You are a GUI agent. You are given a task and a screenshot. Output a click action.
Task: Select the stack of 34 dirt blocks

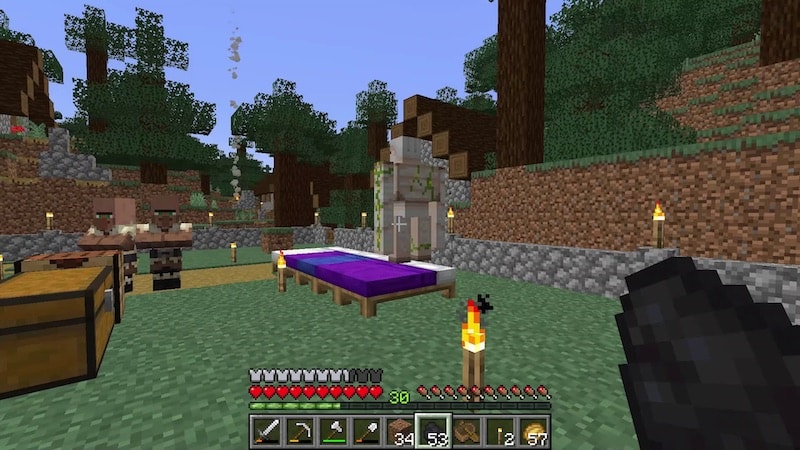tap(400, 431)
